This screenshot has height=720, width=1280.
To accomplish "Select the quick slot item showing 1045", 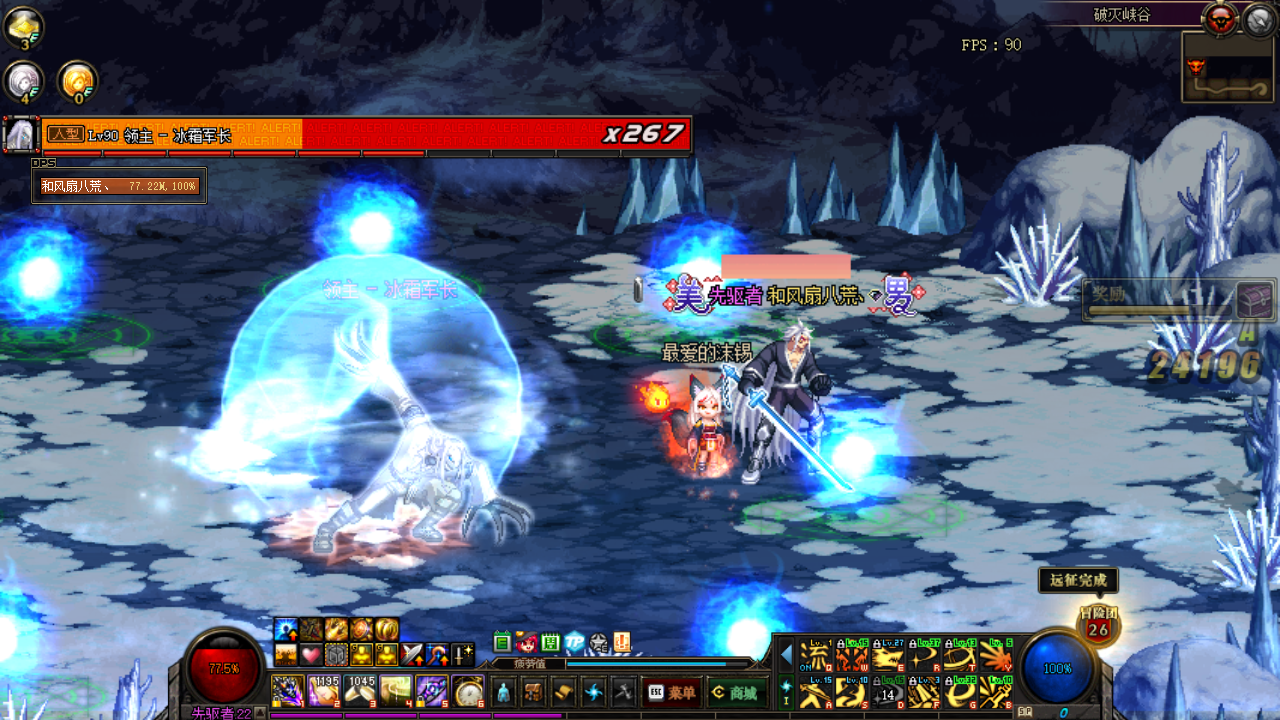I will [x=360, y=691].
